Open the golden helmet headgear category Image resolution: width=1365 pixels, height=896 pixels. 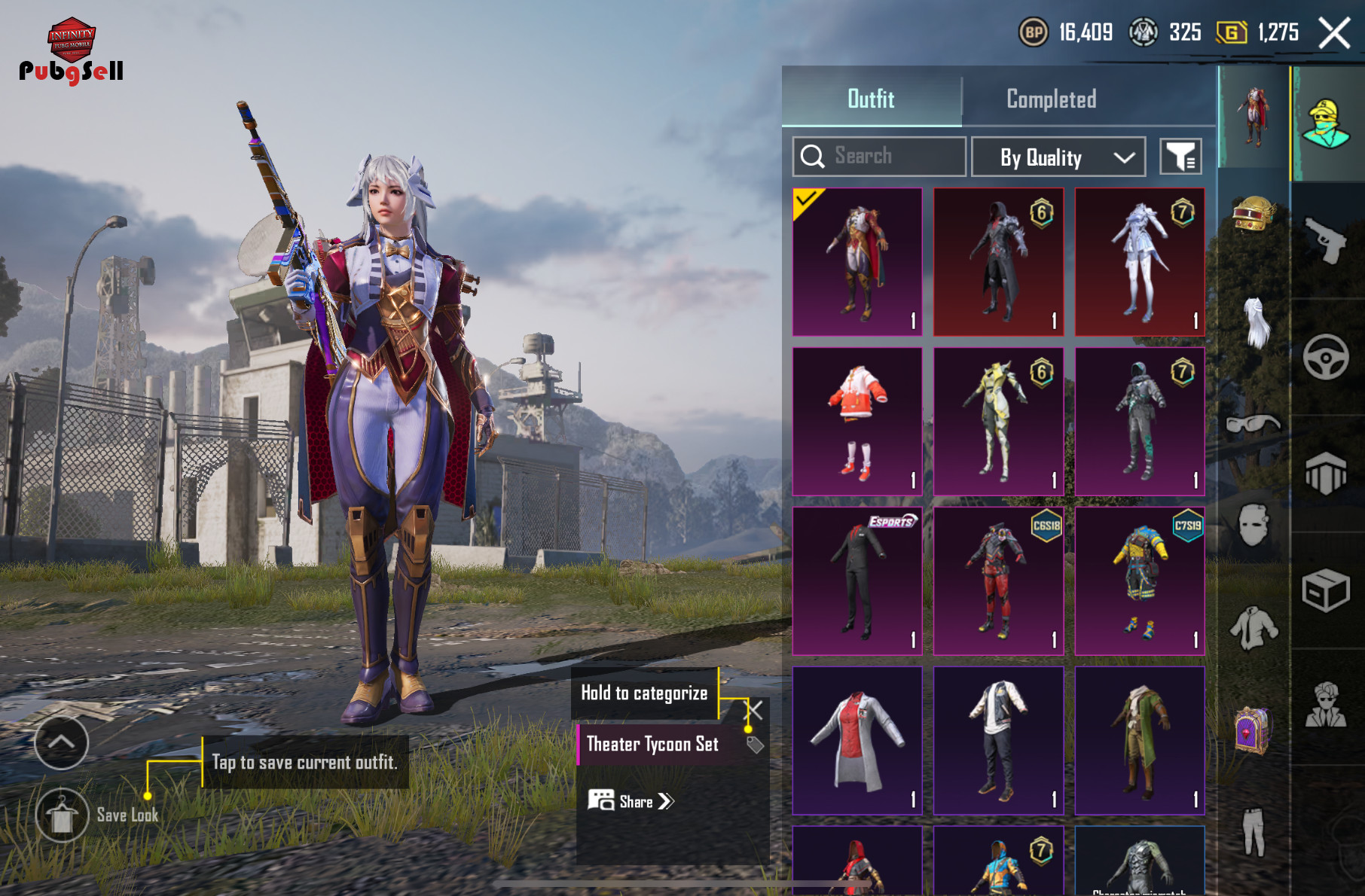coord(1253,213)
